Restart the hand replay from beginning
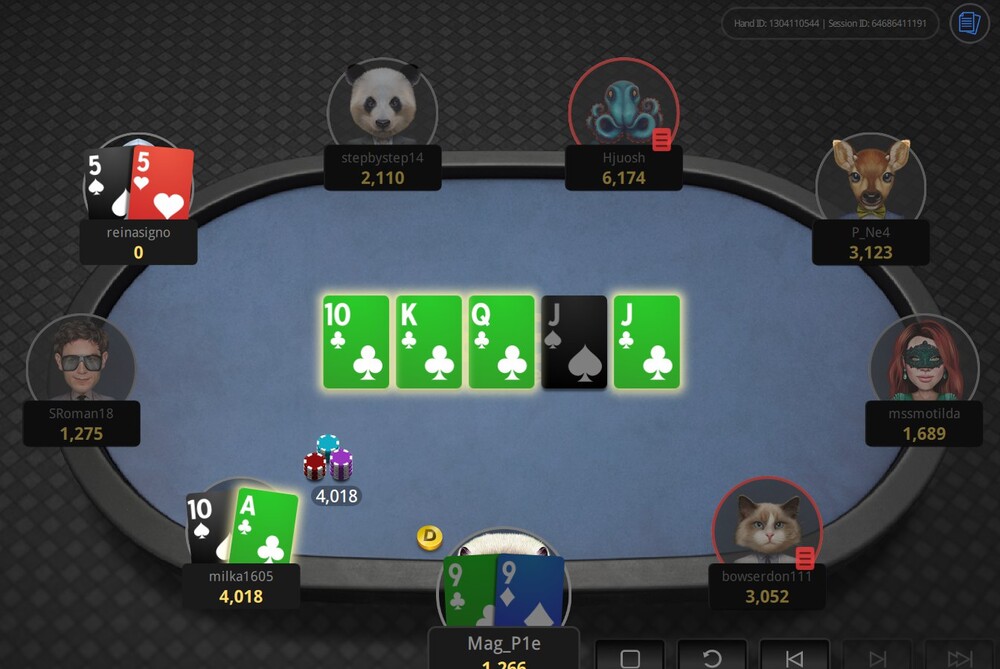1000x669 pixels. [712, 658]
